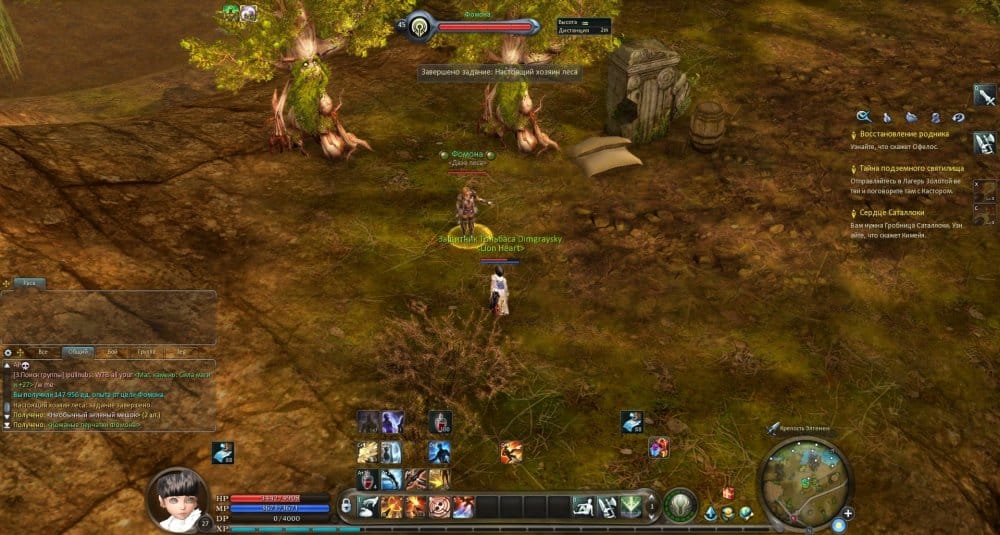Click the magnifier icon above the quest tracker
1000x535 pixels.
tap(863, 116)
